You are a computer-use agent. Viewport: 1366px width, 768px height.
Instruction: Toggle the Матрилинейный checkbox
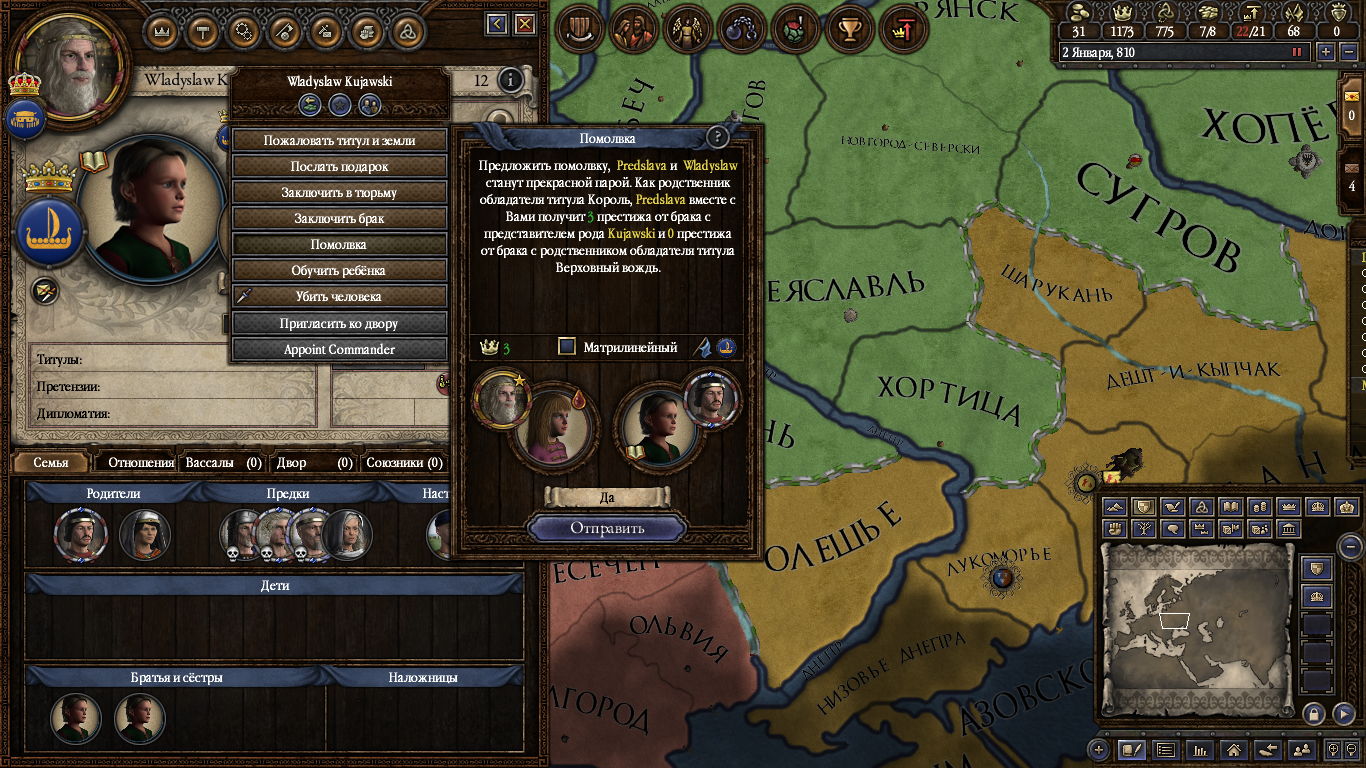(567, 347)
